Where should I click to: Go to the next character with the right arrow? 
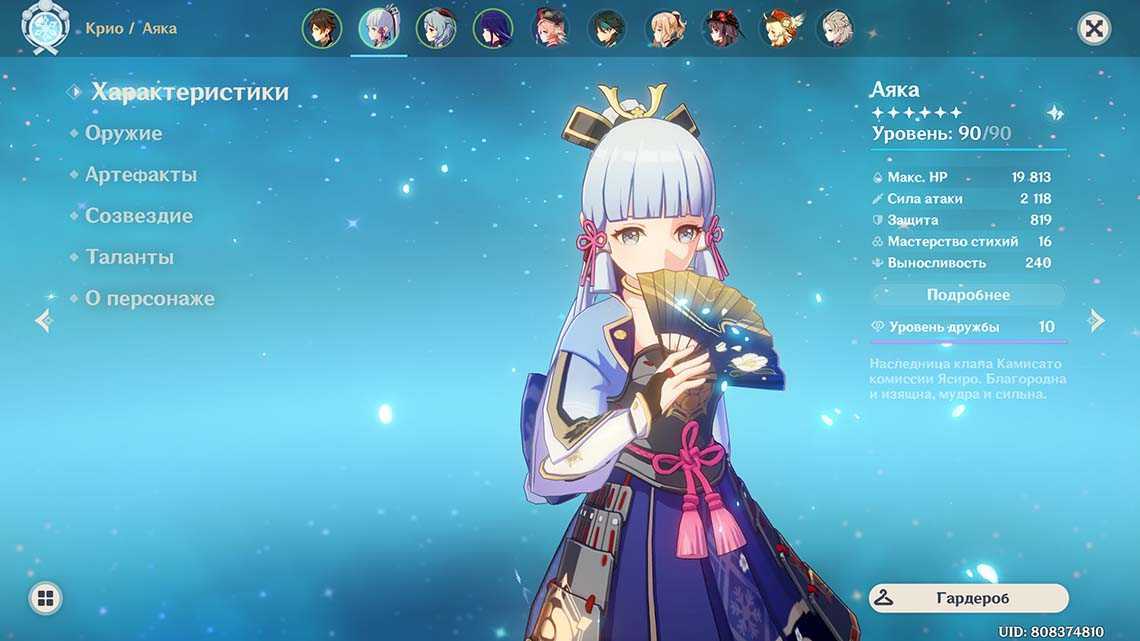point(1097,320)
